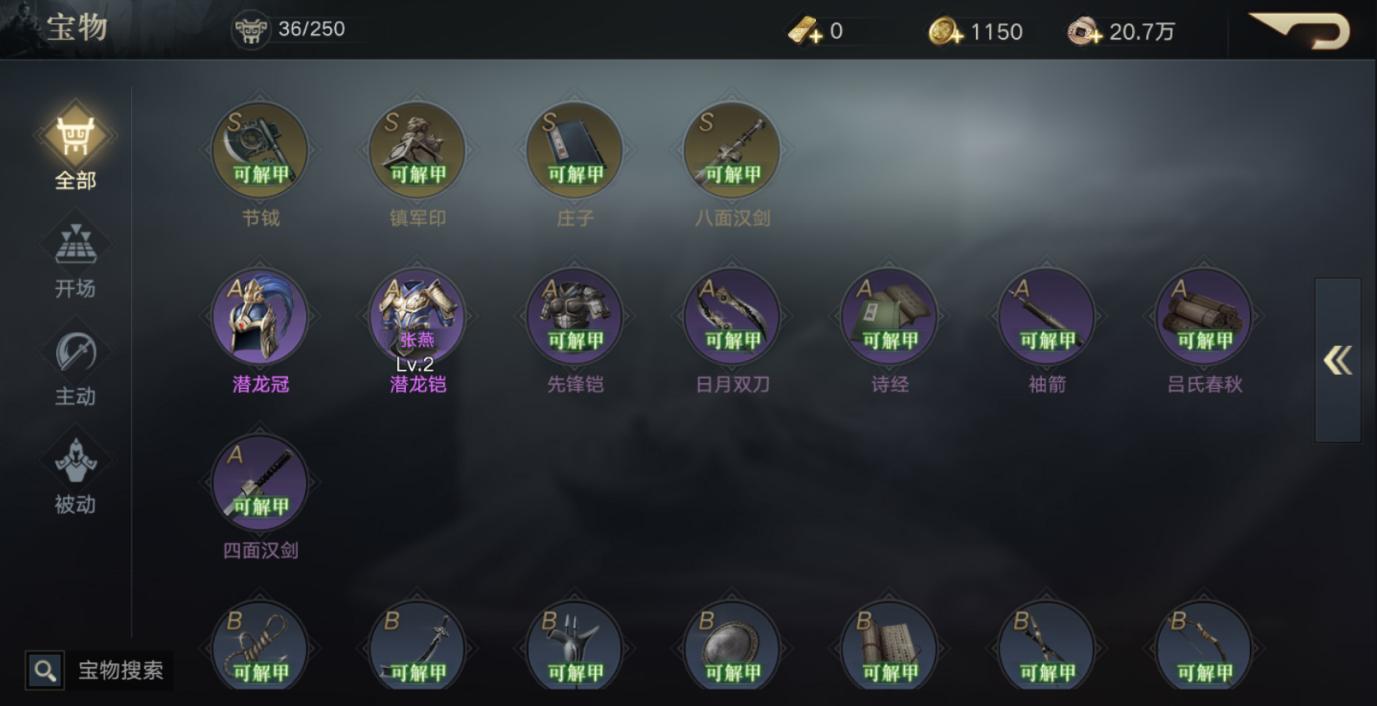The height and width of the screenshot is (706, 1377).
Task: Select the 日月双刀 twin blades
Action: (732, 317)
